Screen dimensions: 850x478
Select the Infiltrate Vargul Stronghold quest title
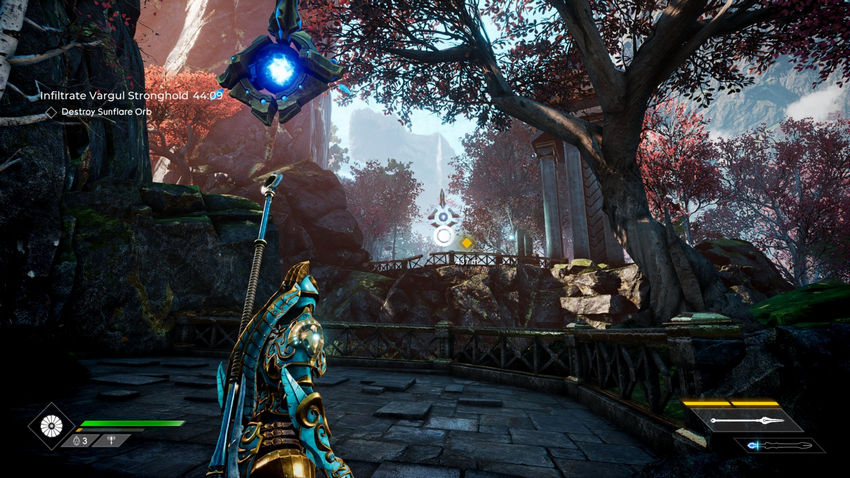click(x=110, y=96)
